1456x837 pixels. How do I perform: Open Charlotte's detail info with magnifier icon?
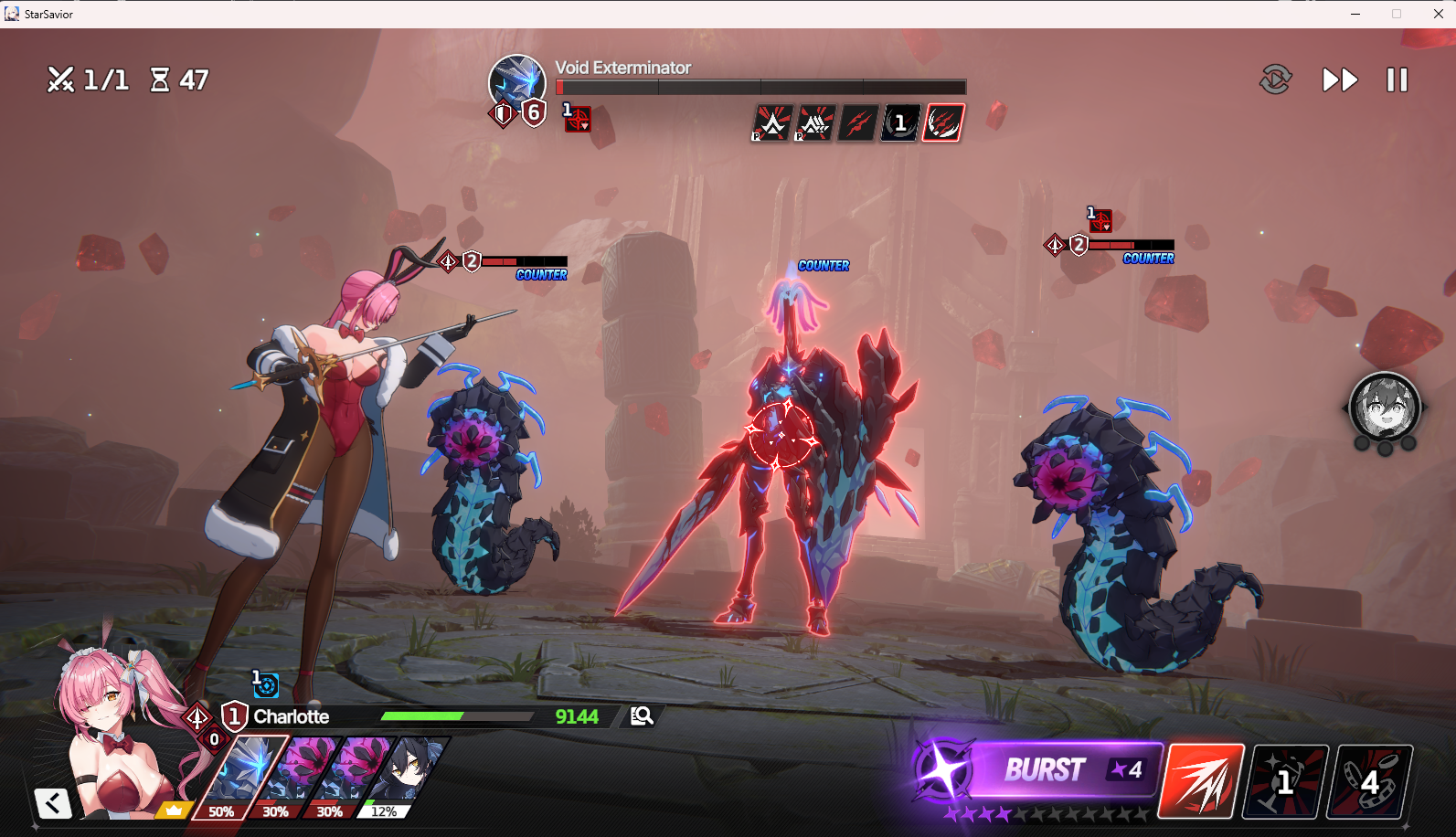pos(642,715)
